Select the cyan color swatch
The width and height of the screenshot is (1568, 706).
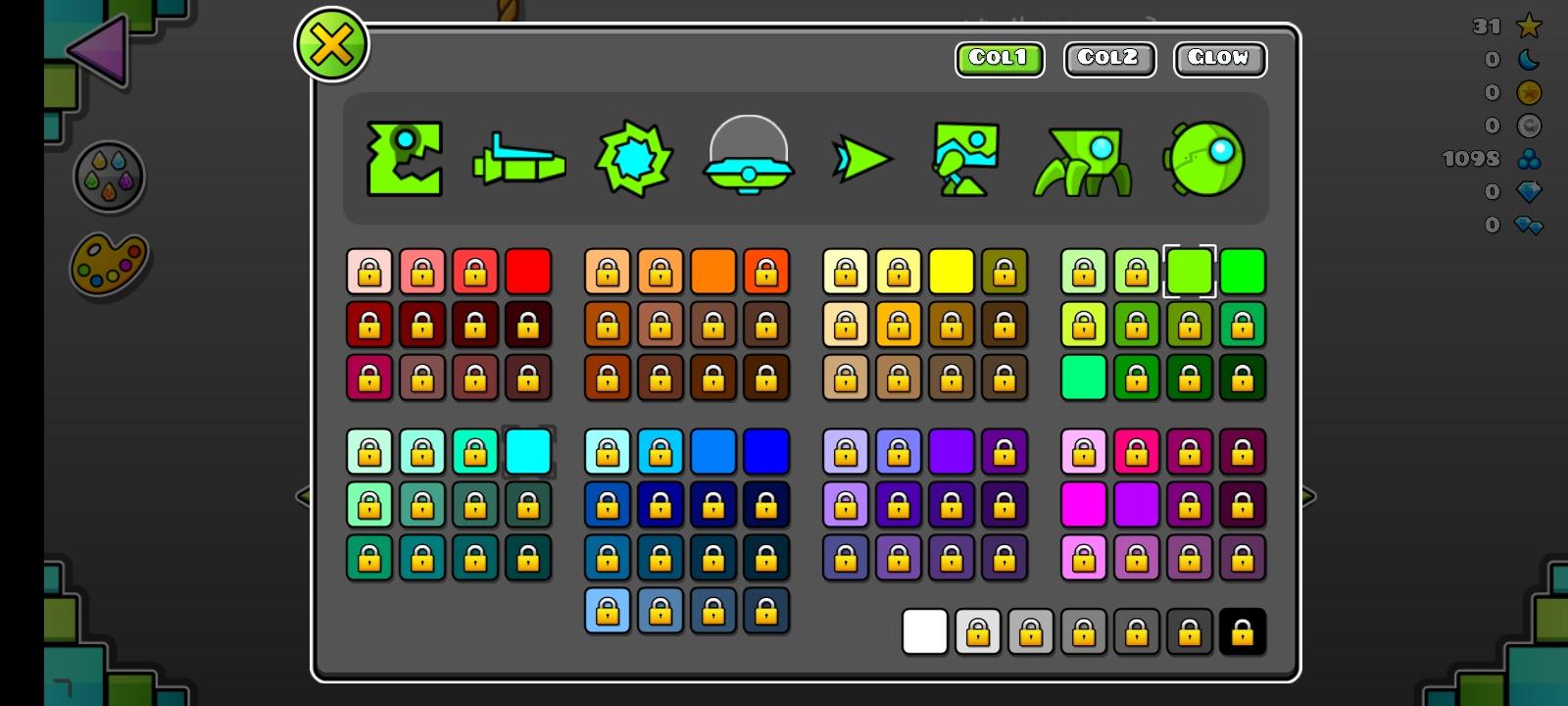pos(529,451)
